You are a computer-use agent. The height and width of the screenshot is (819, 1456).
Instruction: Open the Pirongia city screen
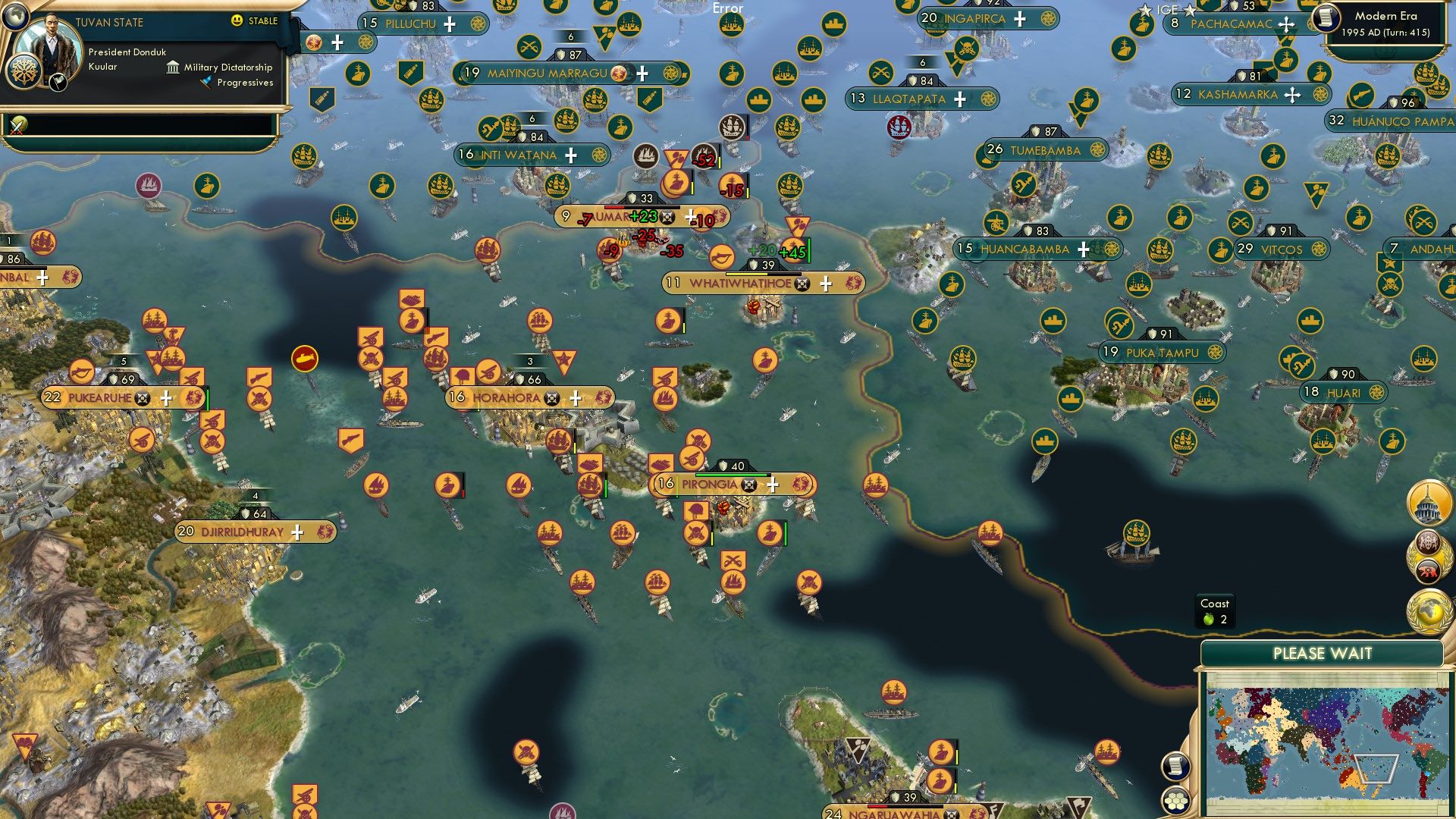709,482
